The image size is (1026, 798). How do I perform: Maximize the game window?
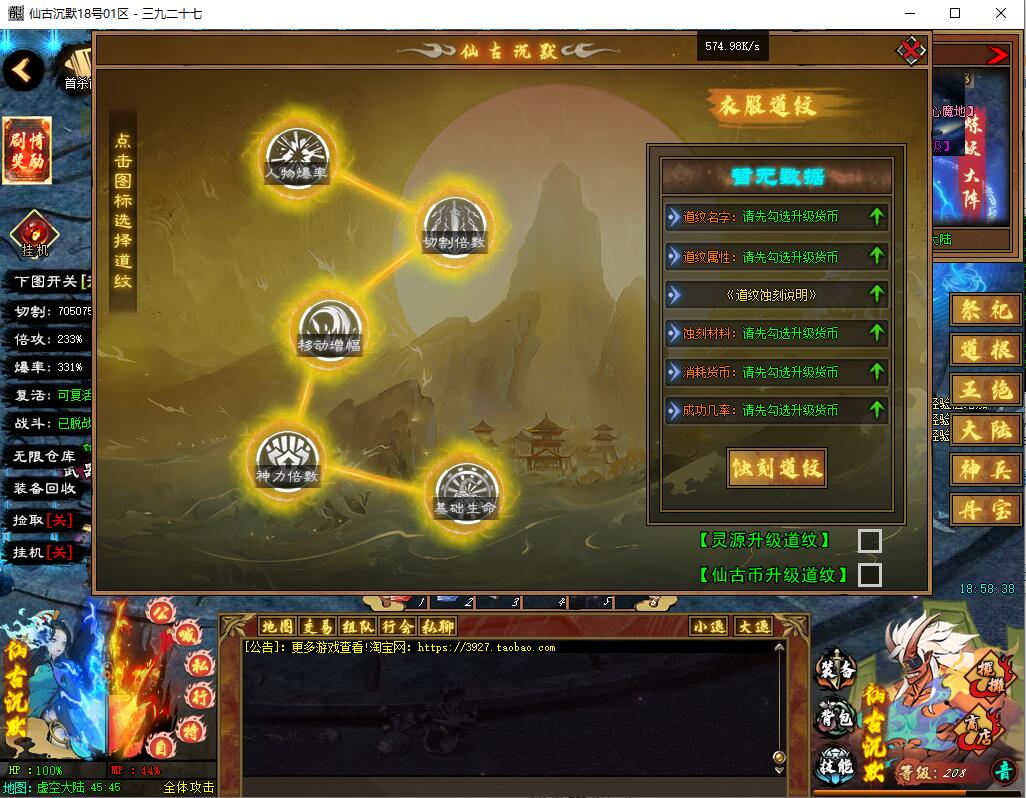pos(955,13)
